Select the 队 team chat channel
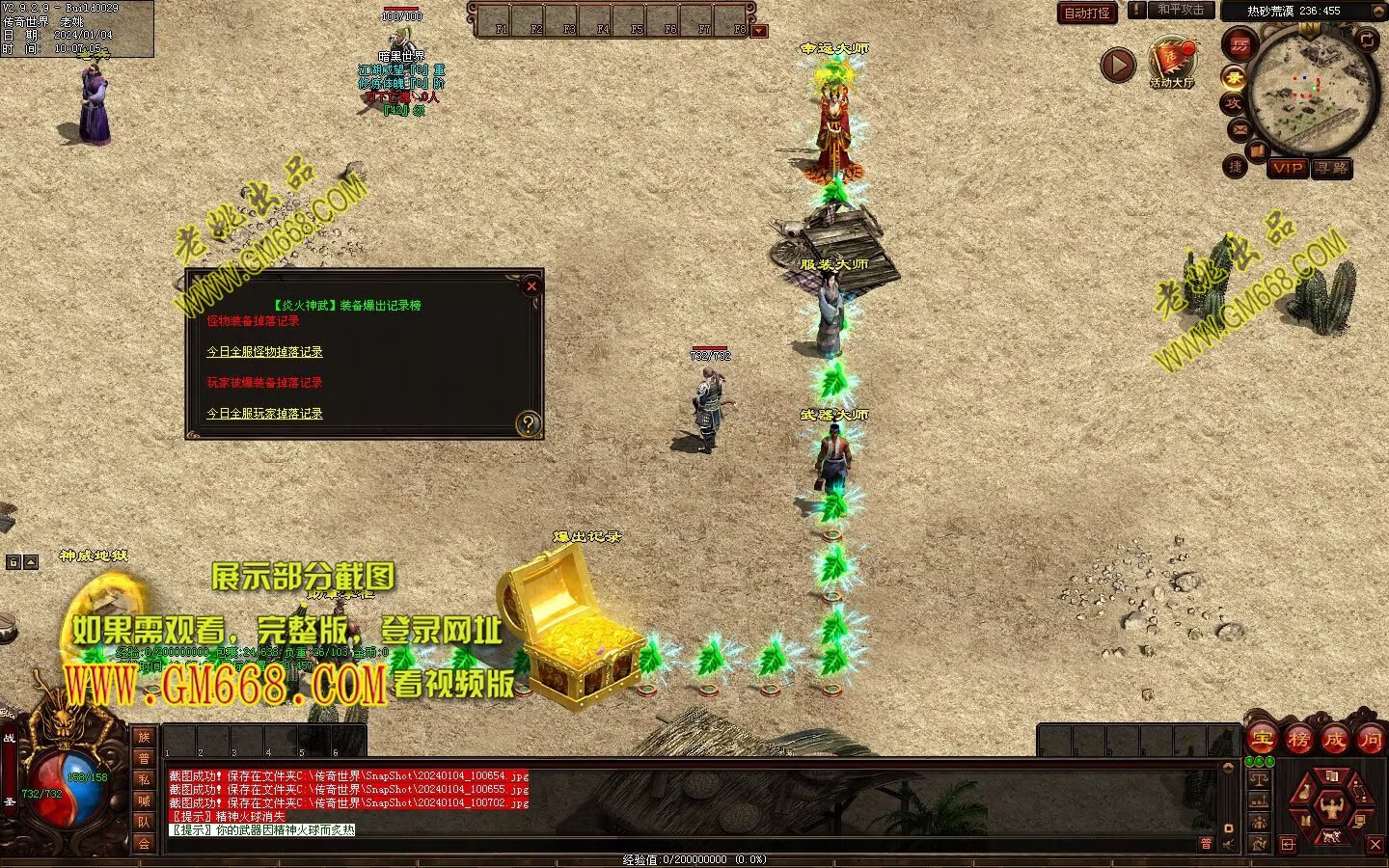This screenshot has width=1389, height=868. (x=144, y=822)
